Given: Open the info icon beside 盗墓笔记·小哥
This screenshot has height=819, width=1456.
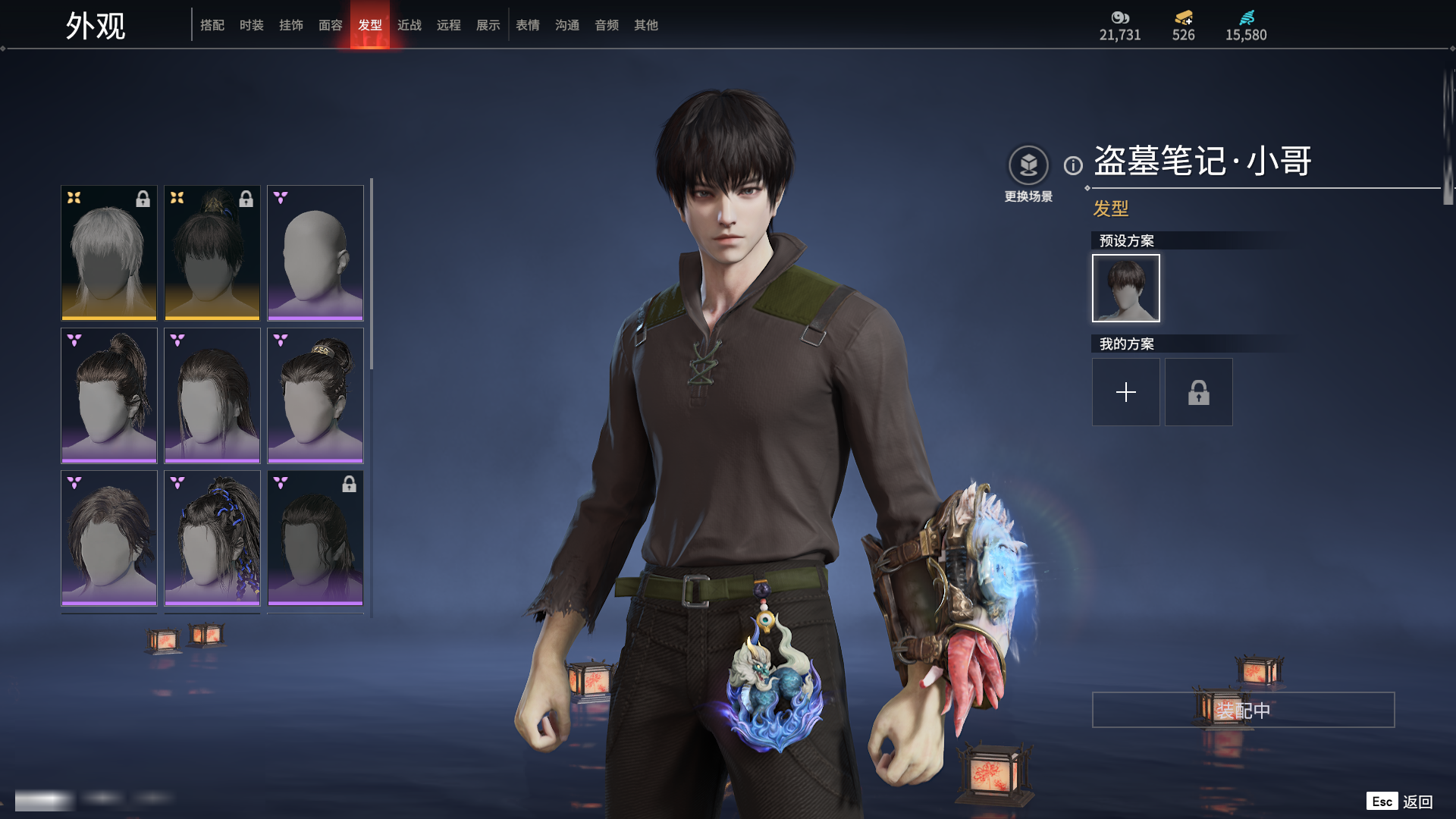Looking at the screenshot, I should [1073, 165].
